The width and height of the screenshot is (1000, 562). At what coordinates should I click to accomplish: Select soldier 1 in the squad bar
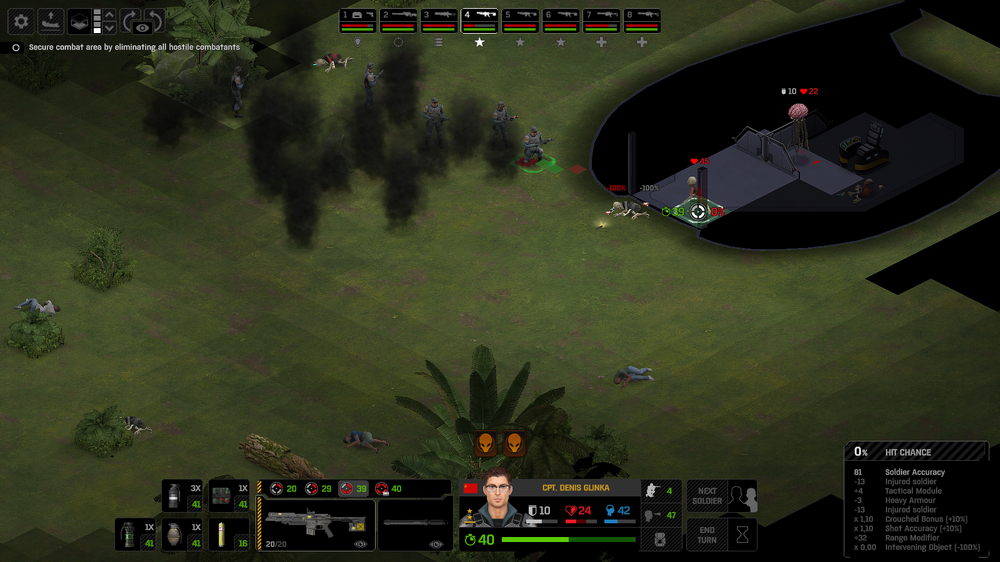coord(357,20)
